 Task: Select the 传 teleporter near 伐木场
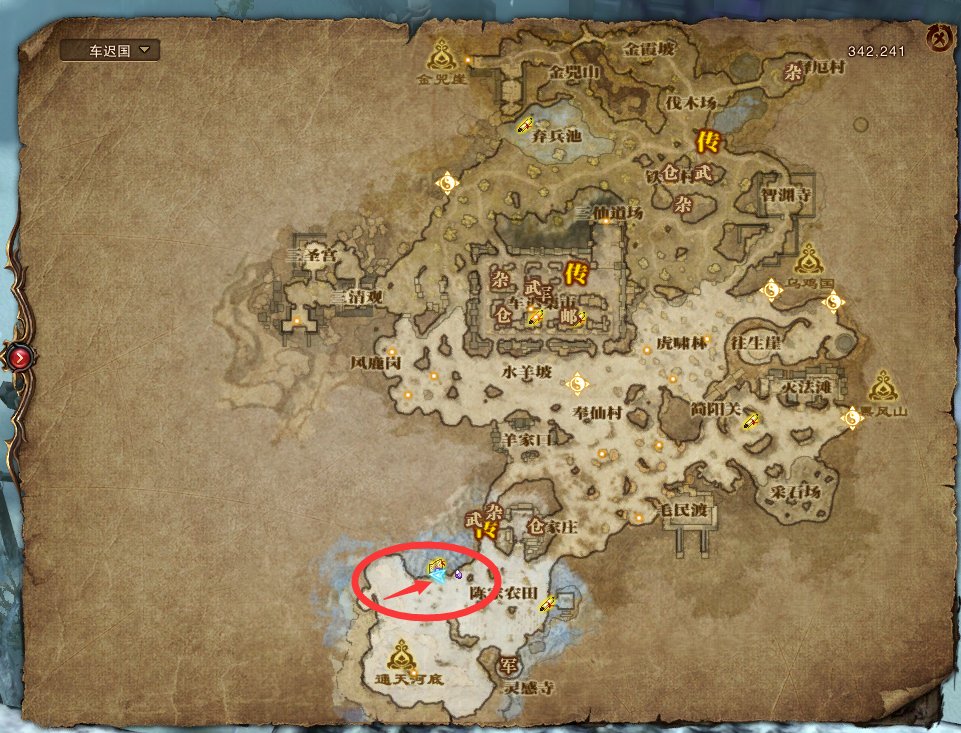click(x=705, y=141)
